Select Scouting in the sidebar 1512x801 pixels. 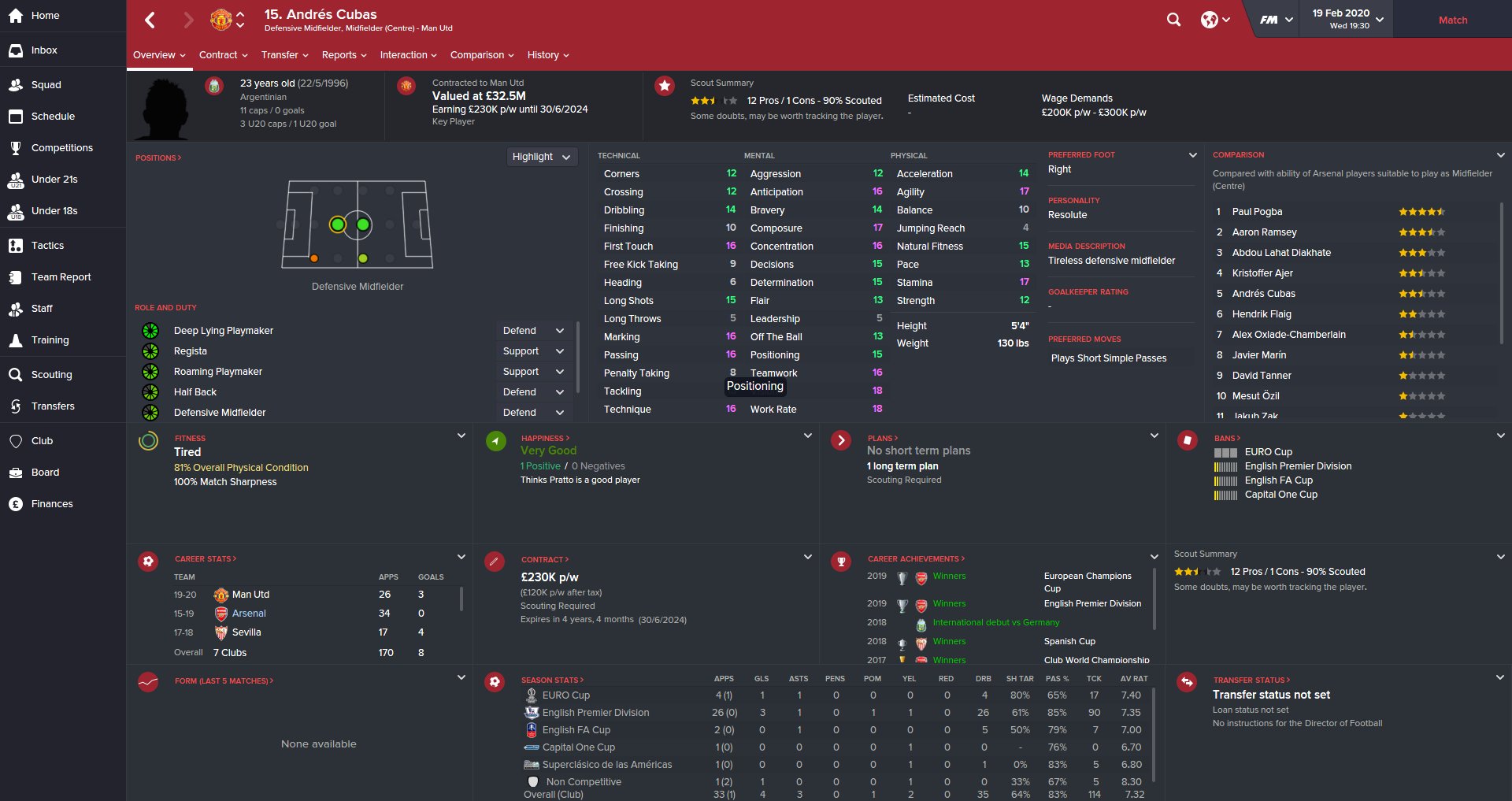point(51,375)
